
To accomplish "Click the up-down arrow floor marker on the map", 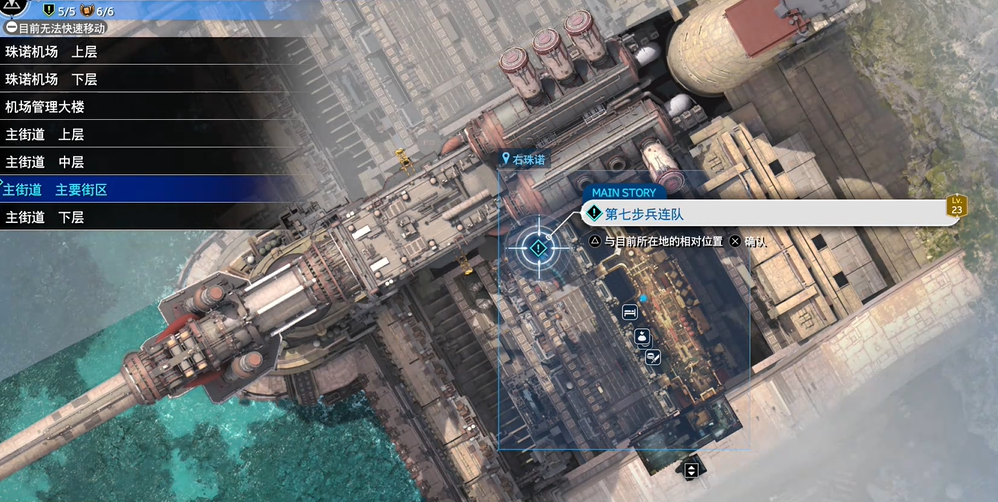I will [x=690, y=468].
